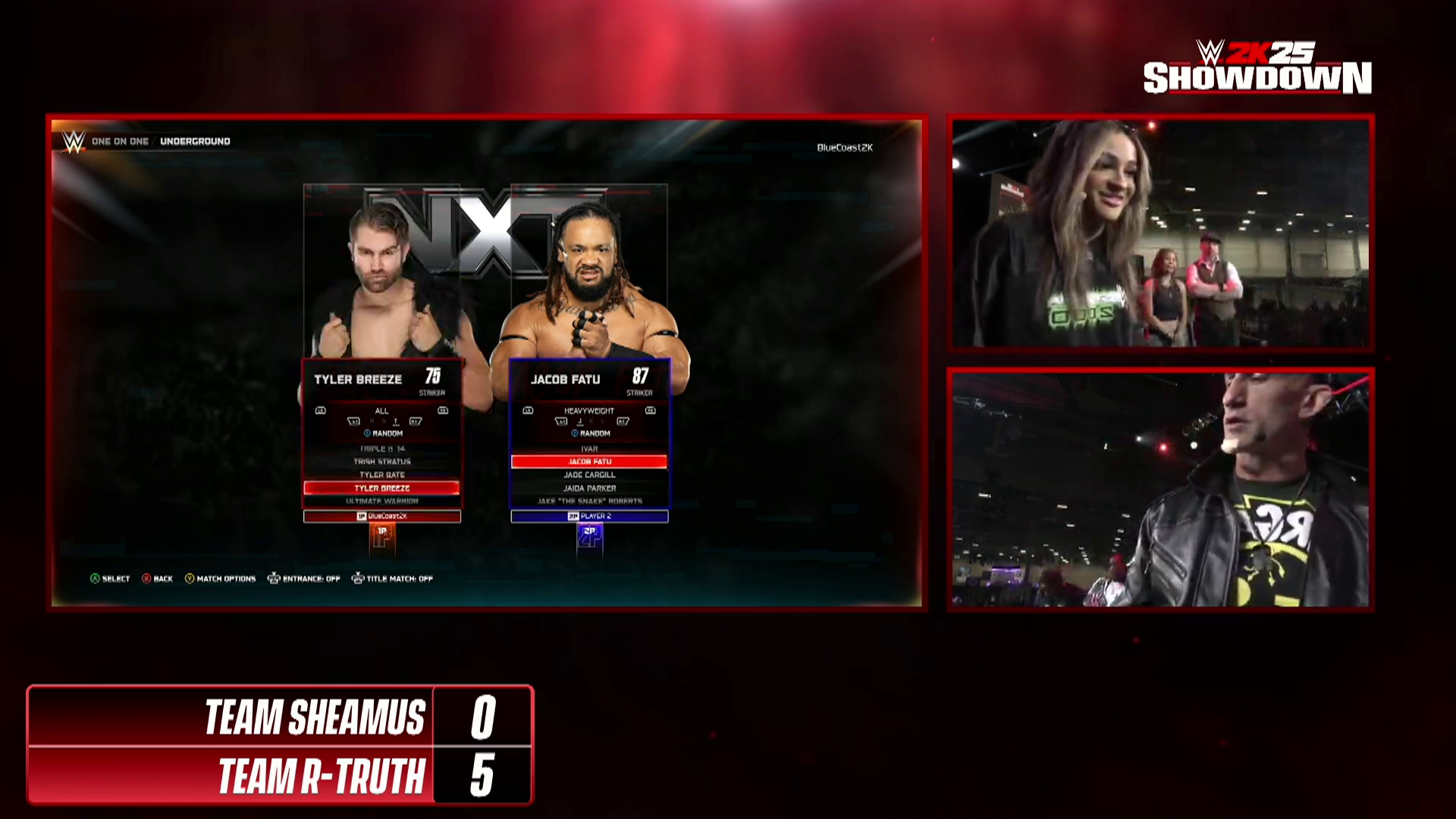This screenshot has height=819, width=1456.
Task: Pick Jake "The Snake" Roberts entry
Action: 589,501
